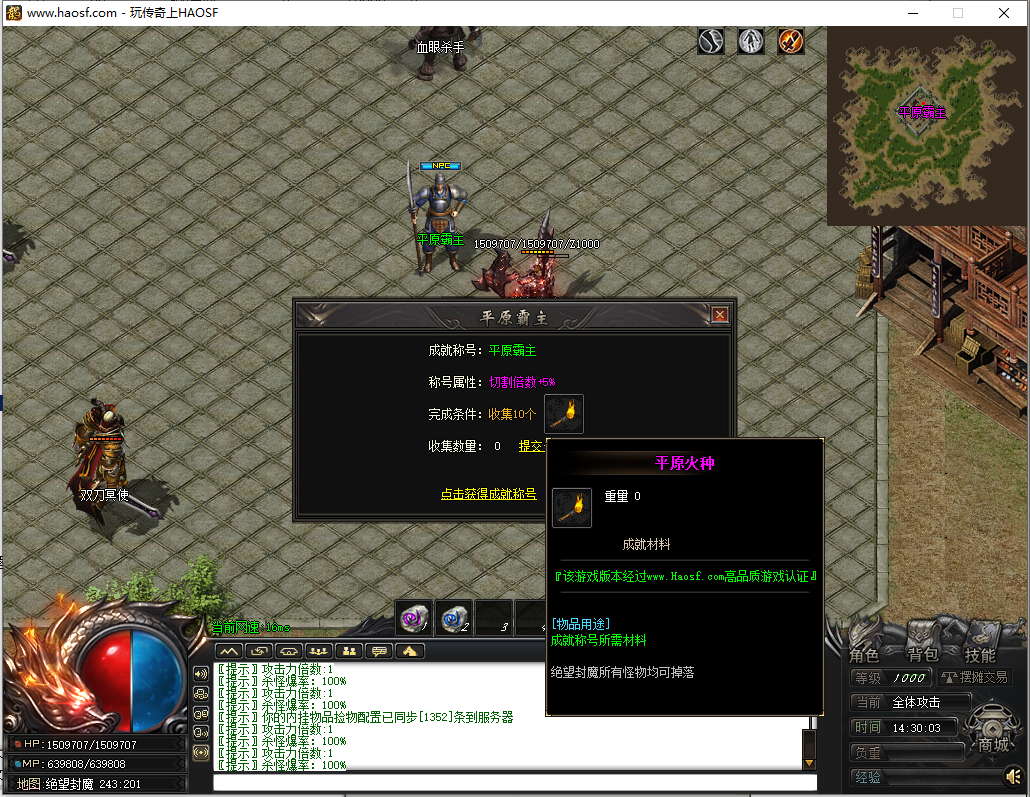Minimize the game window
1030x797 pixels.
tap(911, 13)
